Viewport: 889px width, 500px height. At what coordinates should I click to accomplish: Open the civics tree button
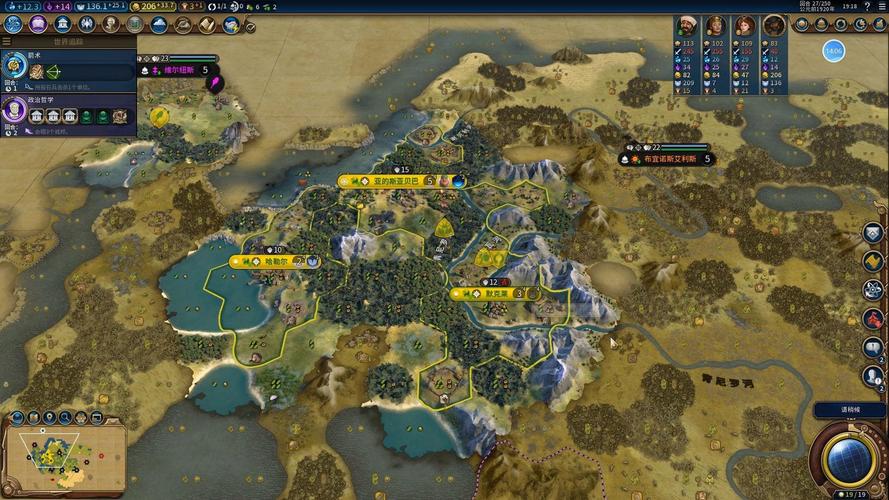coord(38,25)
